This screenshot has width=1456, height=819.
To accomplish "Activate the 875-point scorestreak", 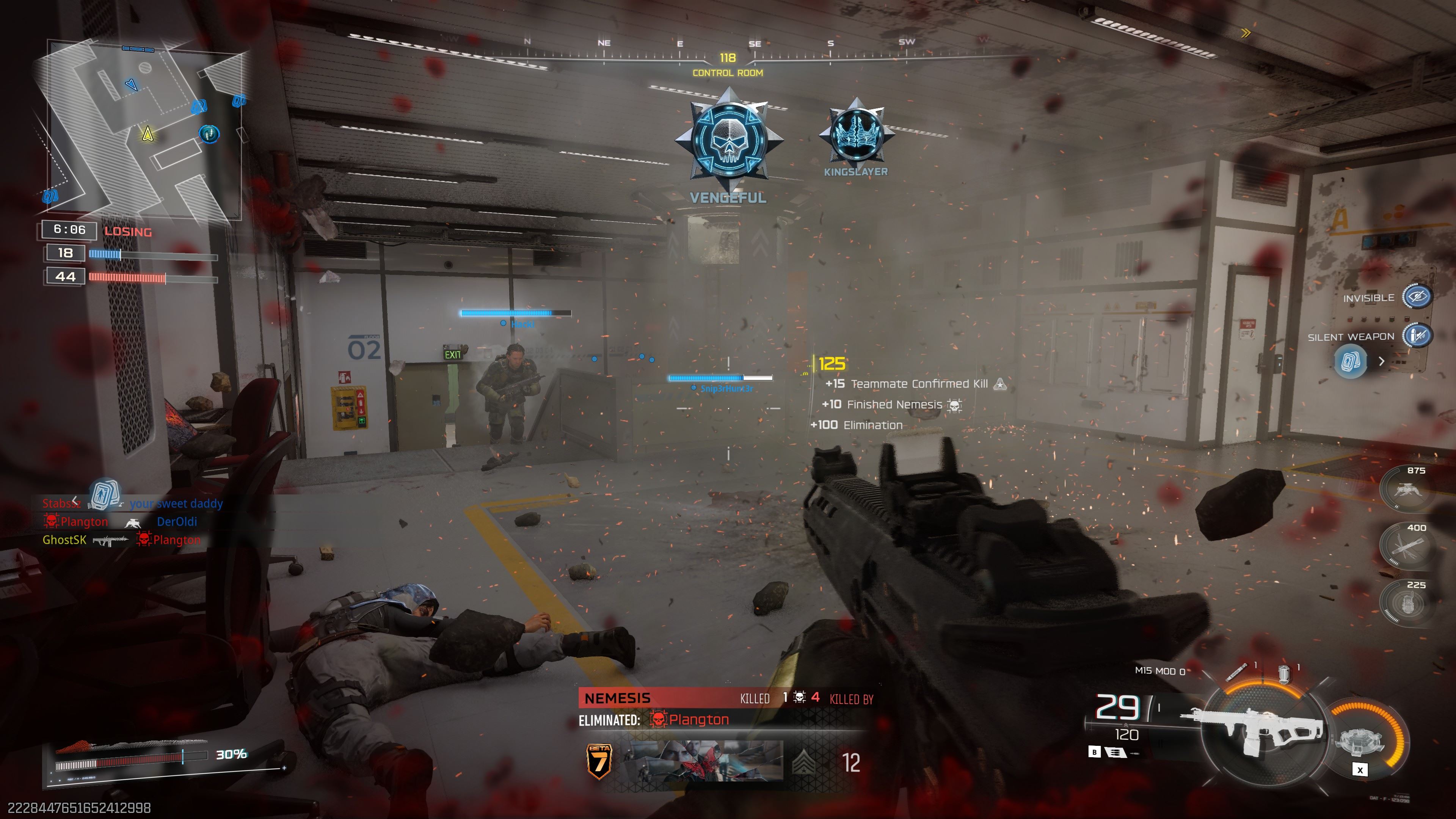I will 1406,490.
